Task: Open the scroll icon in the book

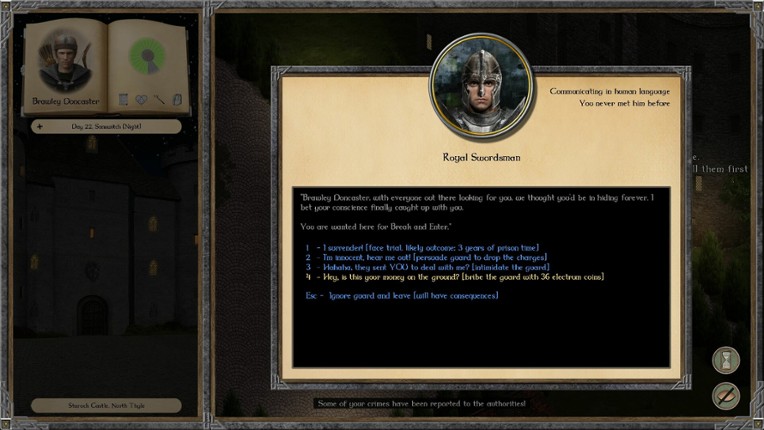Action: [x=123, y=99]
